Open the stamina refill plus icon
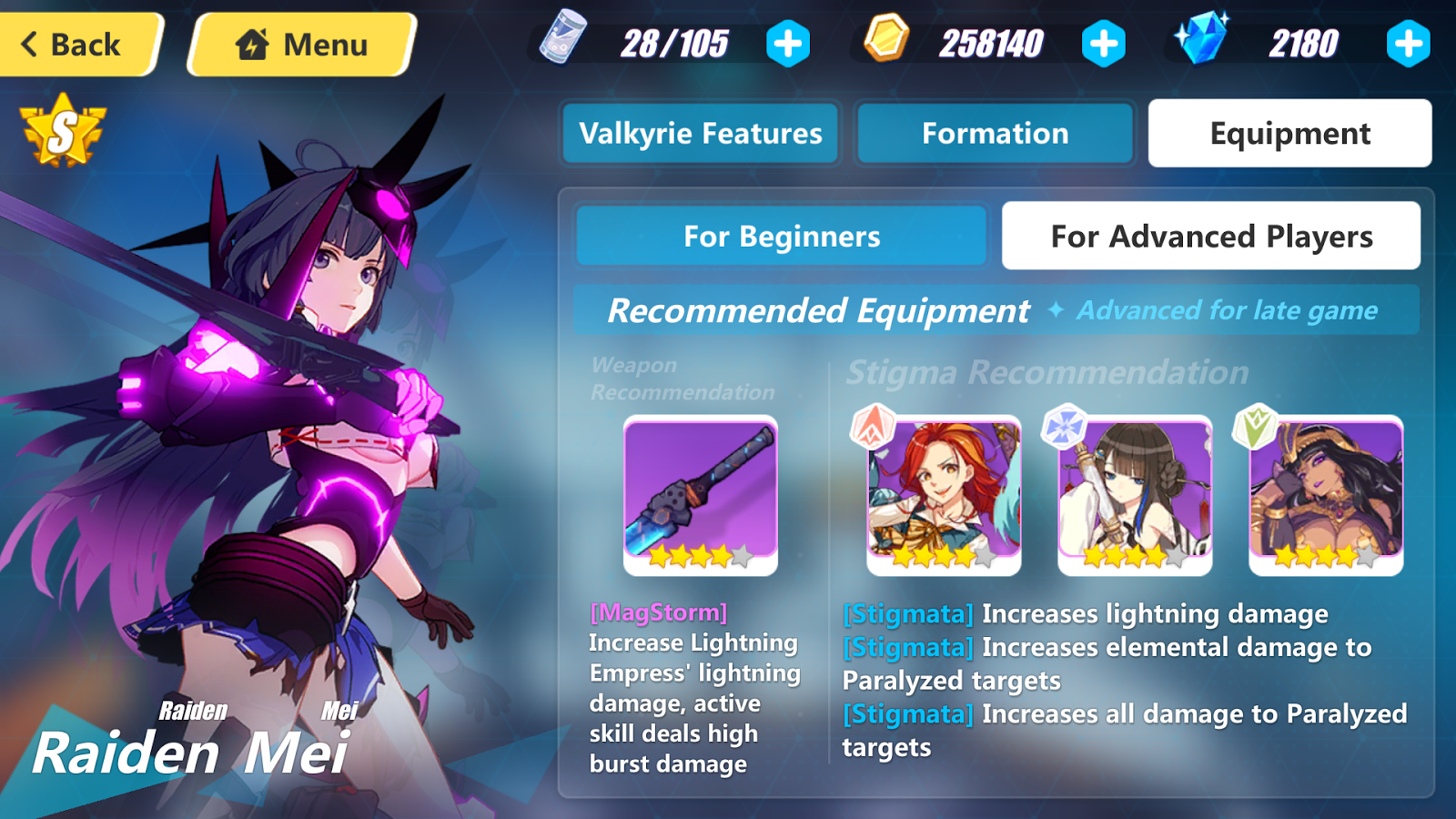The height and width of the screenshot is (819, 1456). pos(788,41)
